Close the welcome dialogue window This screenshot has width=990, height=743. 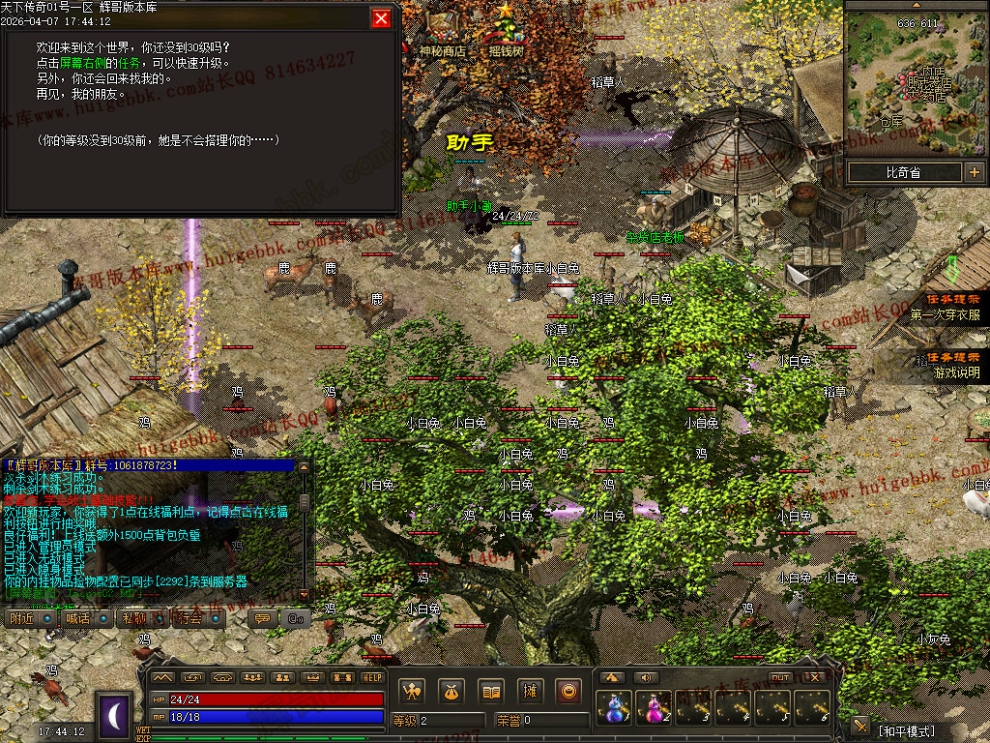click(x=381, y=18)
